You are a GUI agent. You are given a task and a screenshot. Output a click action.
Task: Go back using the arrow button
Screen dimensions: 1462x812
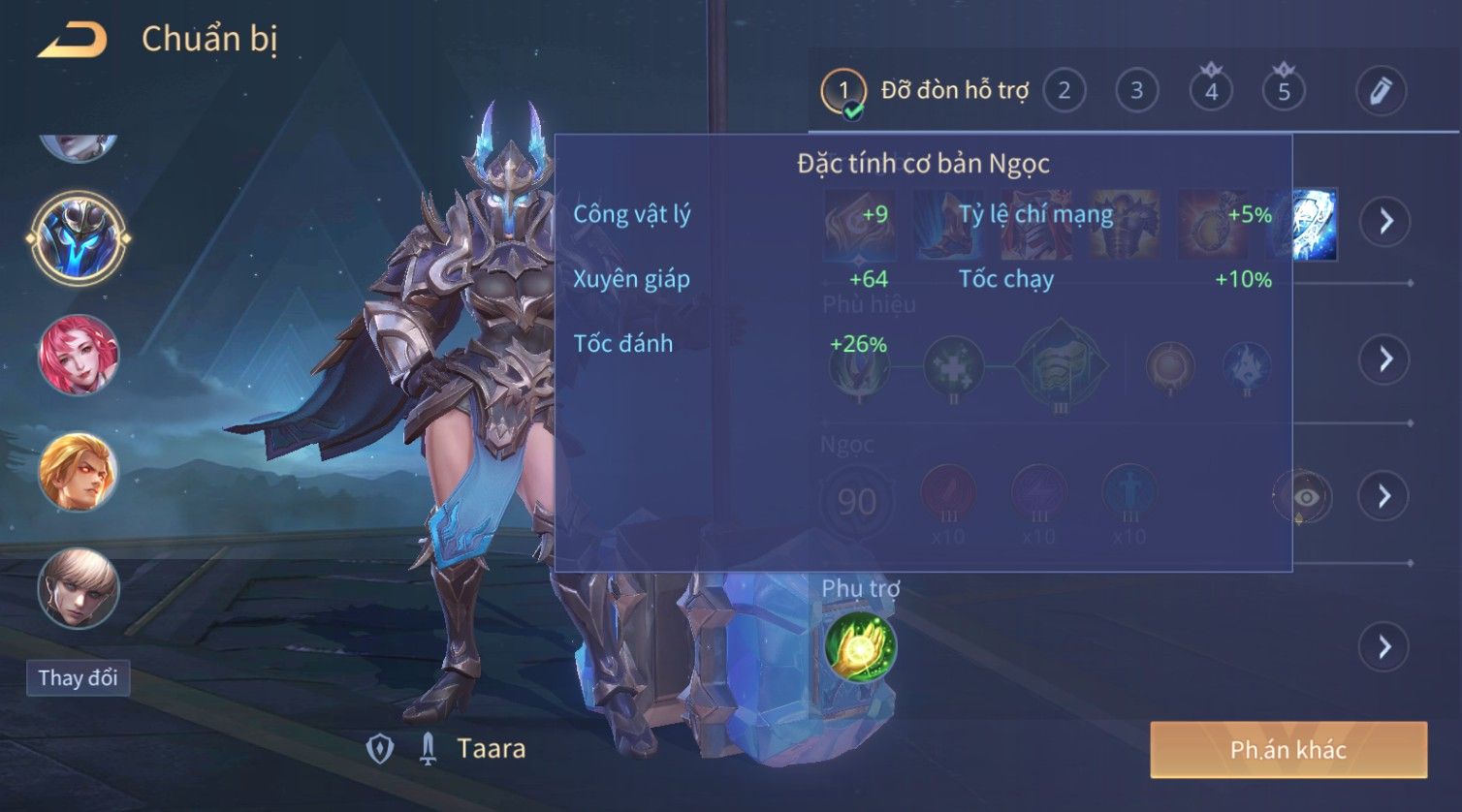(72, 41)
